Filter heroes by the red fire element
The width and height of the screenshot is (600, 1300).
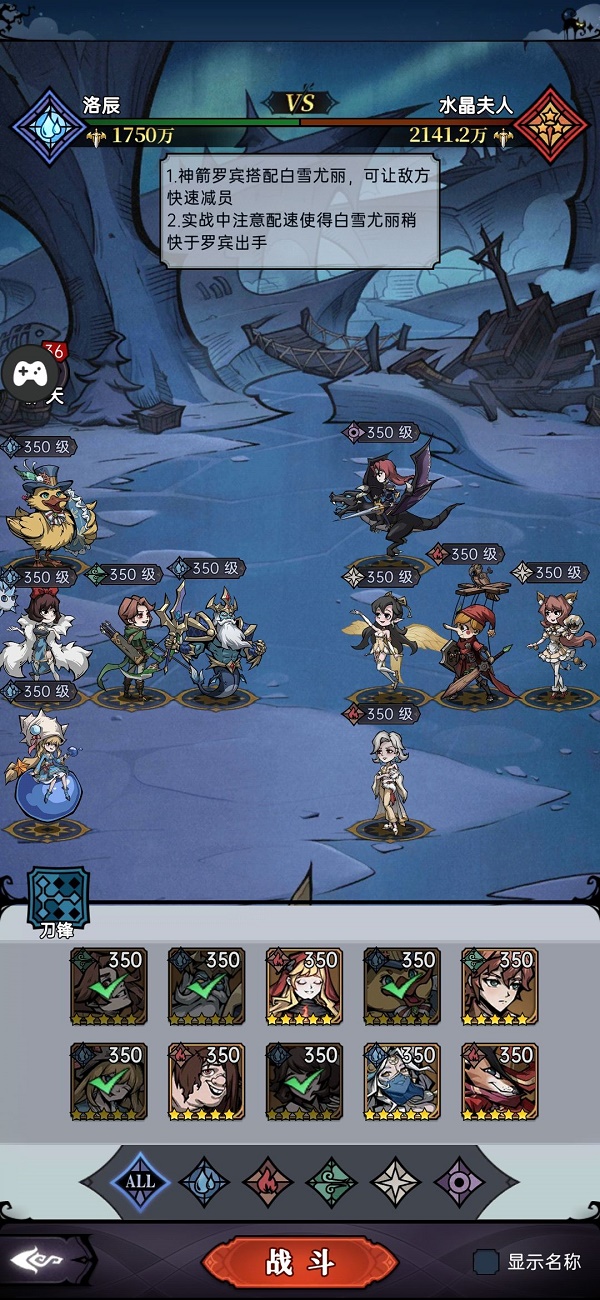268,1181
